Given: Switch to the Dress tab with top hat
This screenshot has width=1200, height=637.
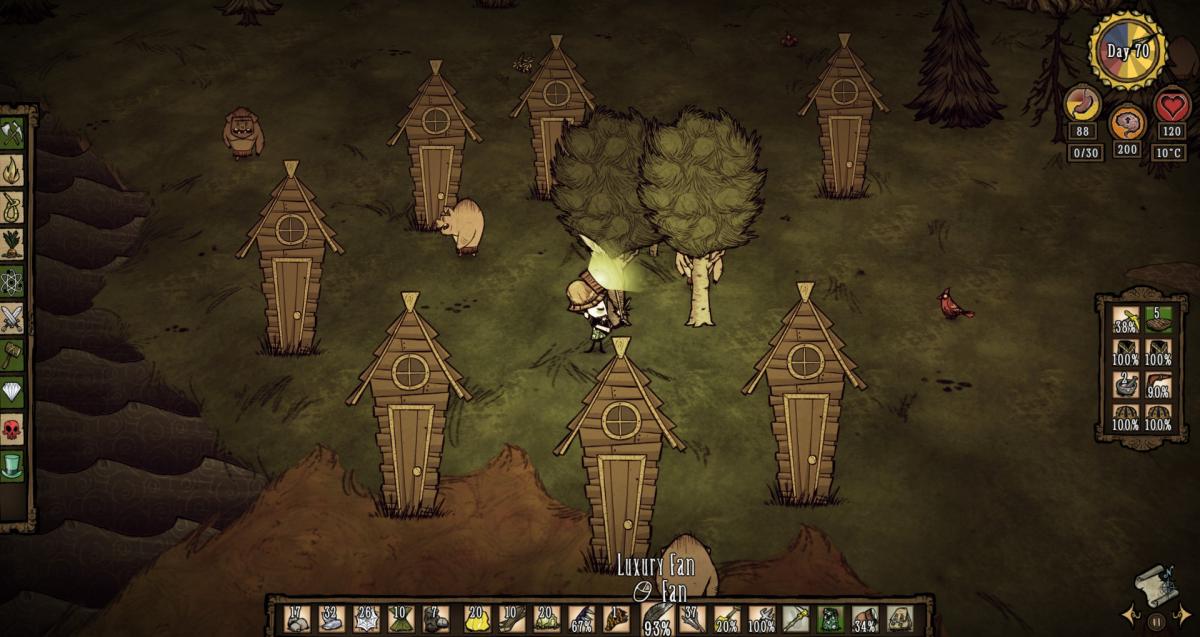Looking at the screenshot, I should 12,467.
